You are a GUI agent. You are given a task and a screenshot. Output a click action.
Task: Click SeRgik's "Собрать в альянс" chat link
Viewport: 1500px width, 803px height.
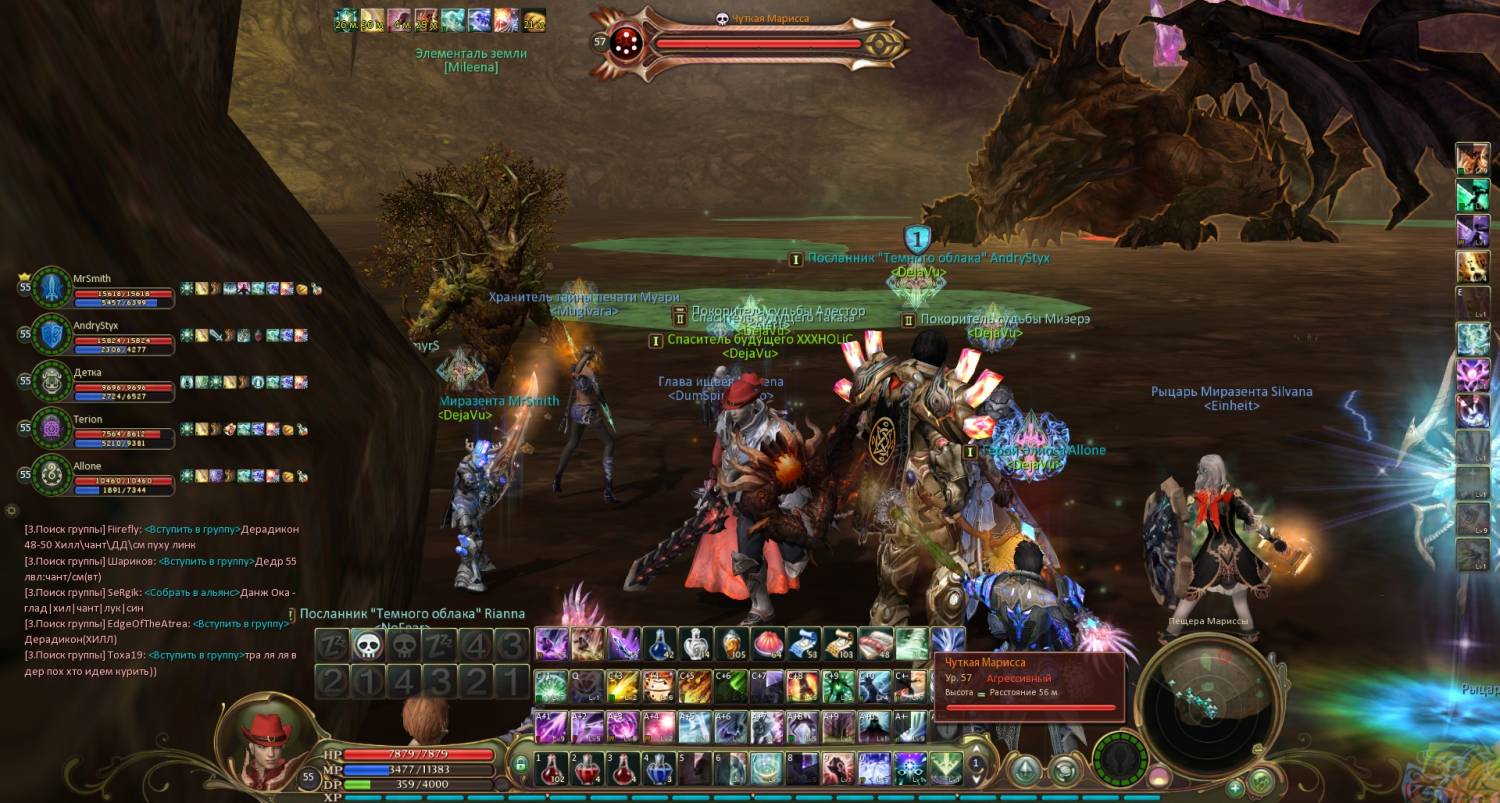[x=190, y=592]
